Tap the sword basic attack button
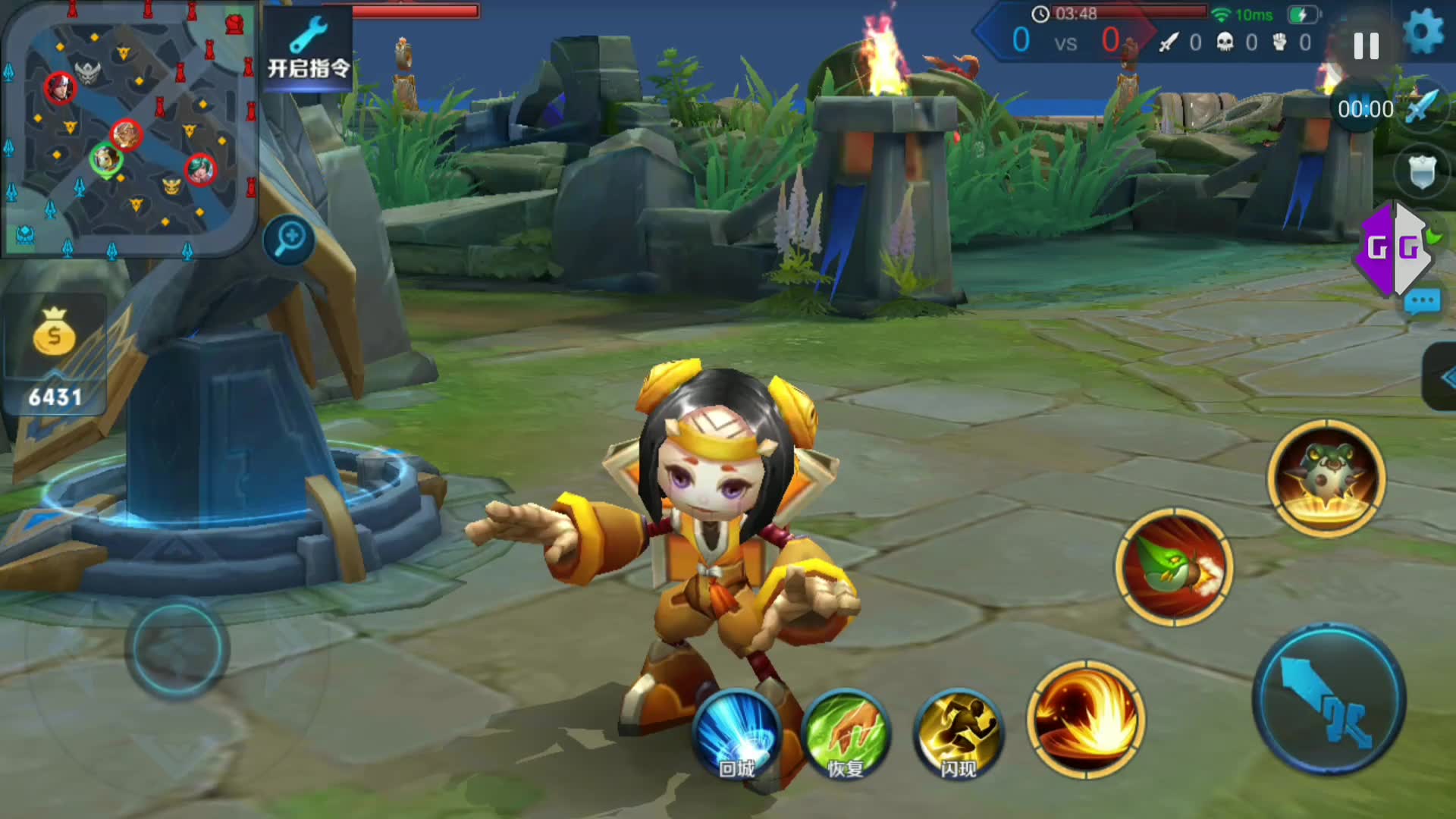1456x819 pixels. pos(1329,699)
